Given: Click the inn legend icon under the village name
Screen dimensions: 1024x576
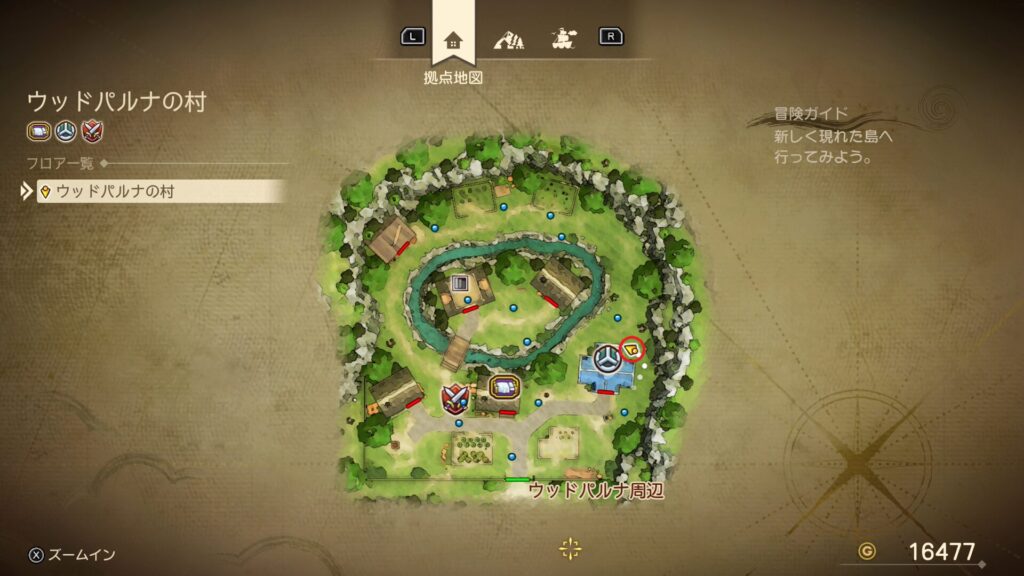Looking at the screenshot, I should pos(38,130).
